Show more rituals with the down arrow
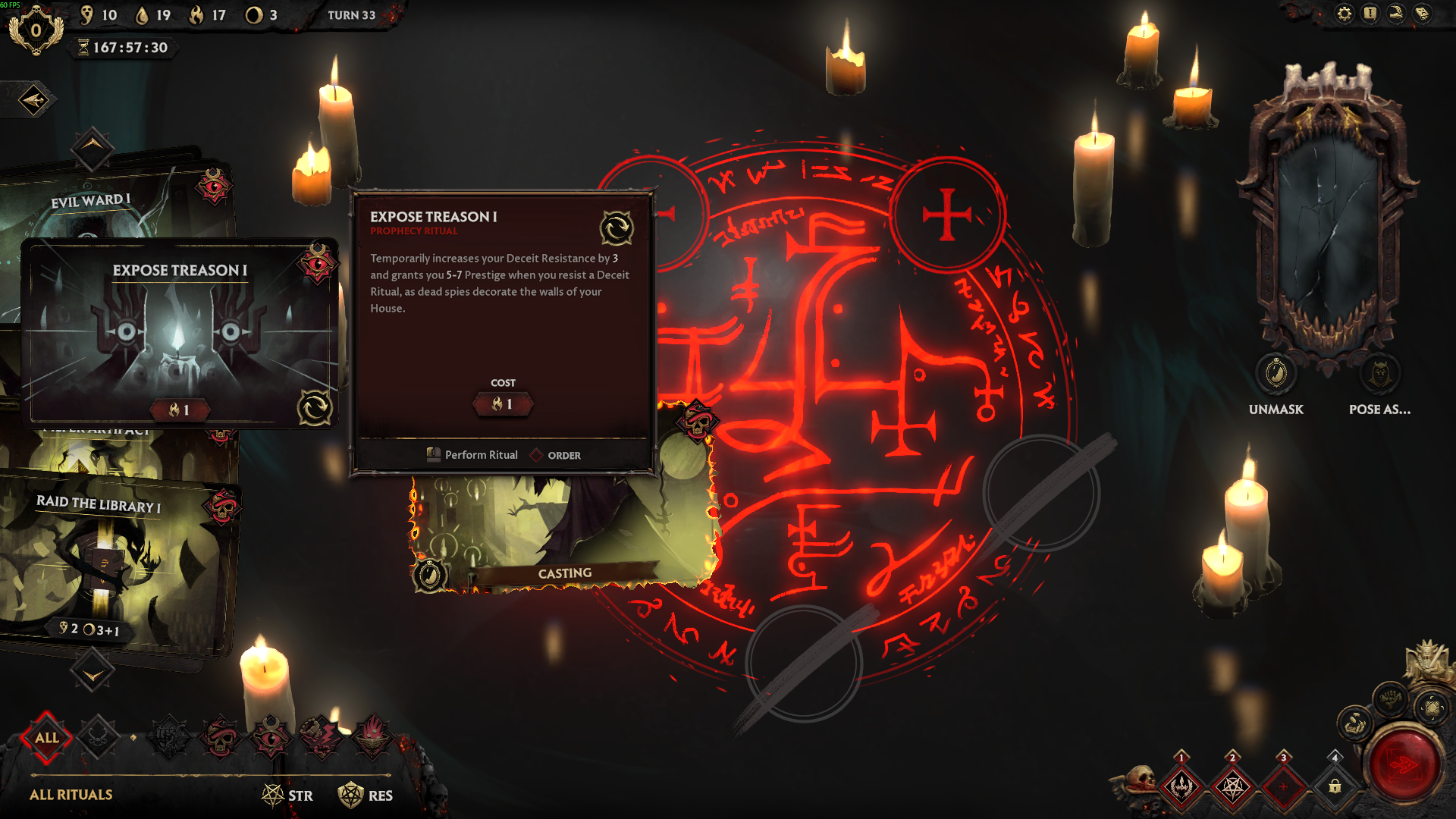1456x819 pixels. 93,672
